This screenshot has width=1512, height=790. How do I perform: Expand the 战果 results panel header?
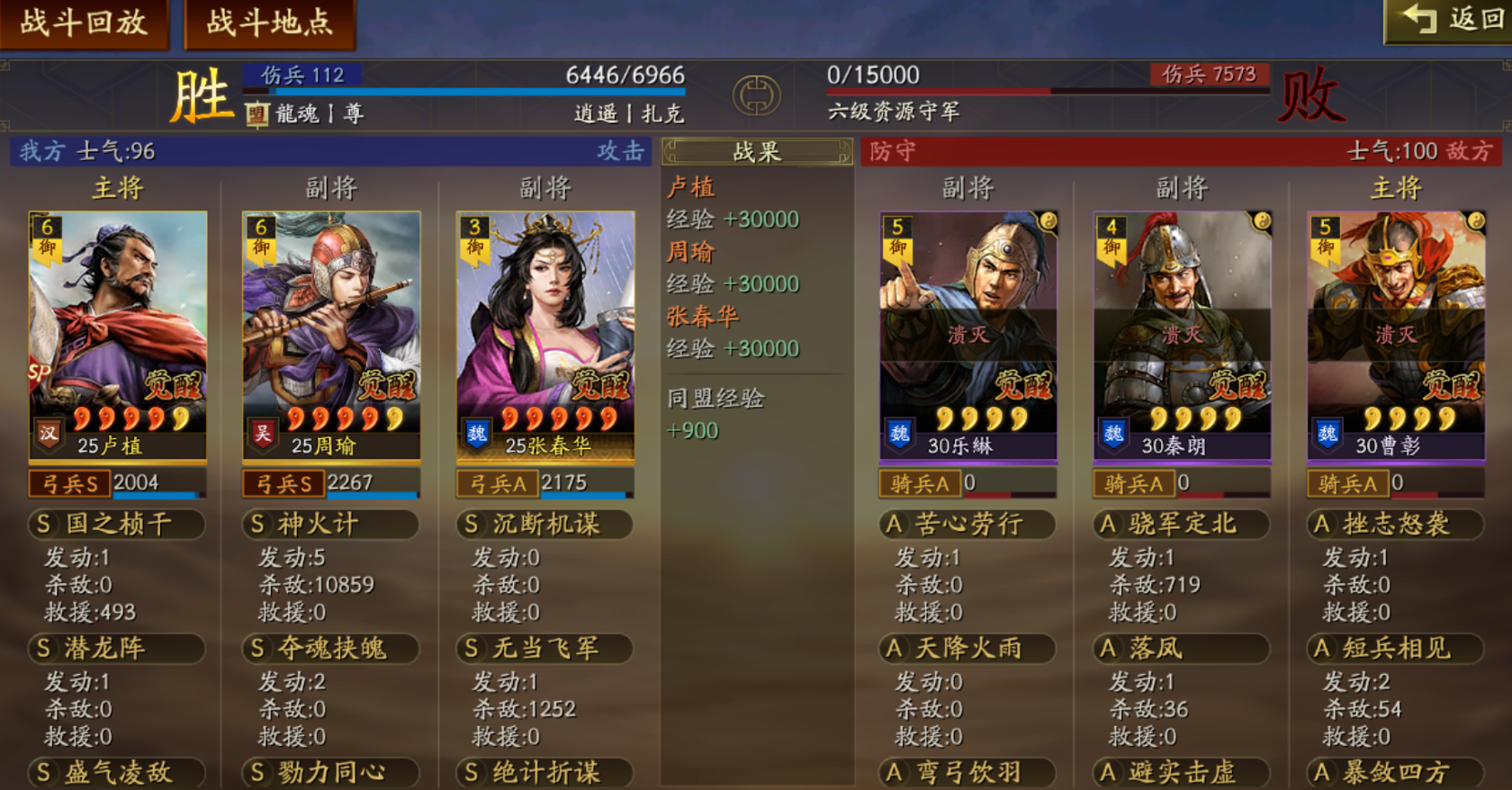[x=756, y=150]
